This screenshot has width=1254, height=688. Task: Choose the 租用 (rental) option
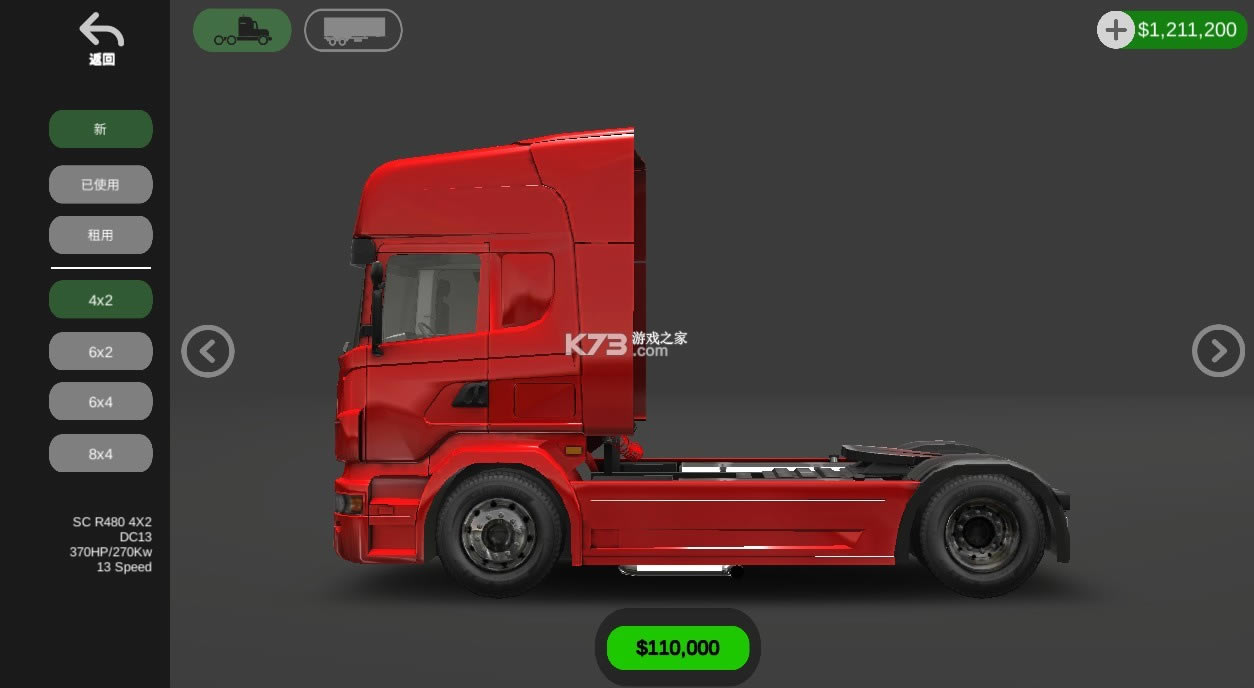point(101,235)
